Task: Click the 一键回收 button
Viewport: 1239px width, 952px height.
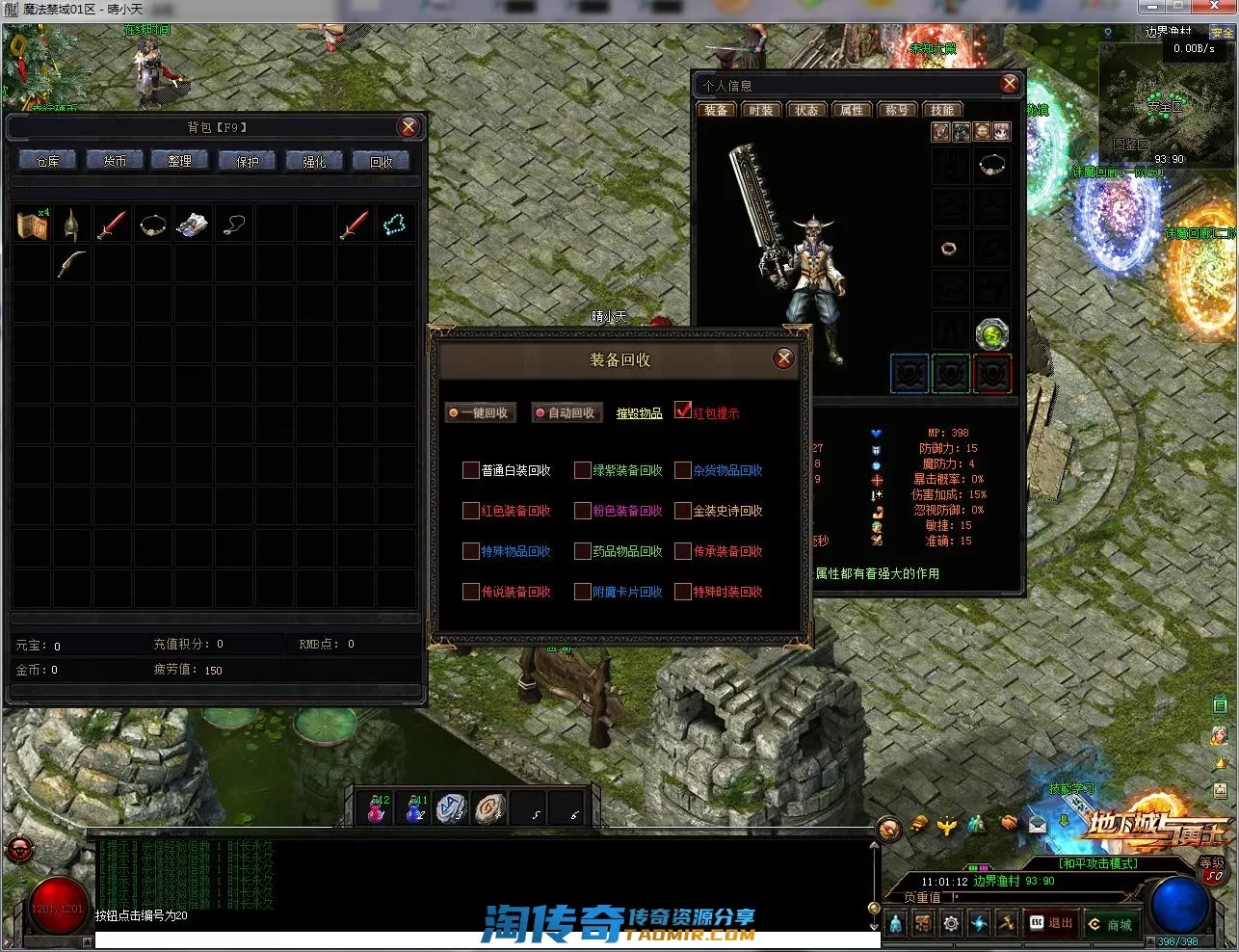Action: point(481,412)
